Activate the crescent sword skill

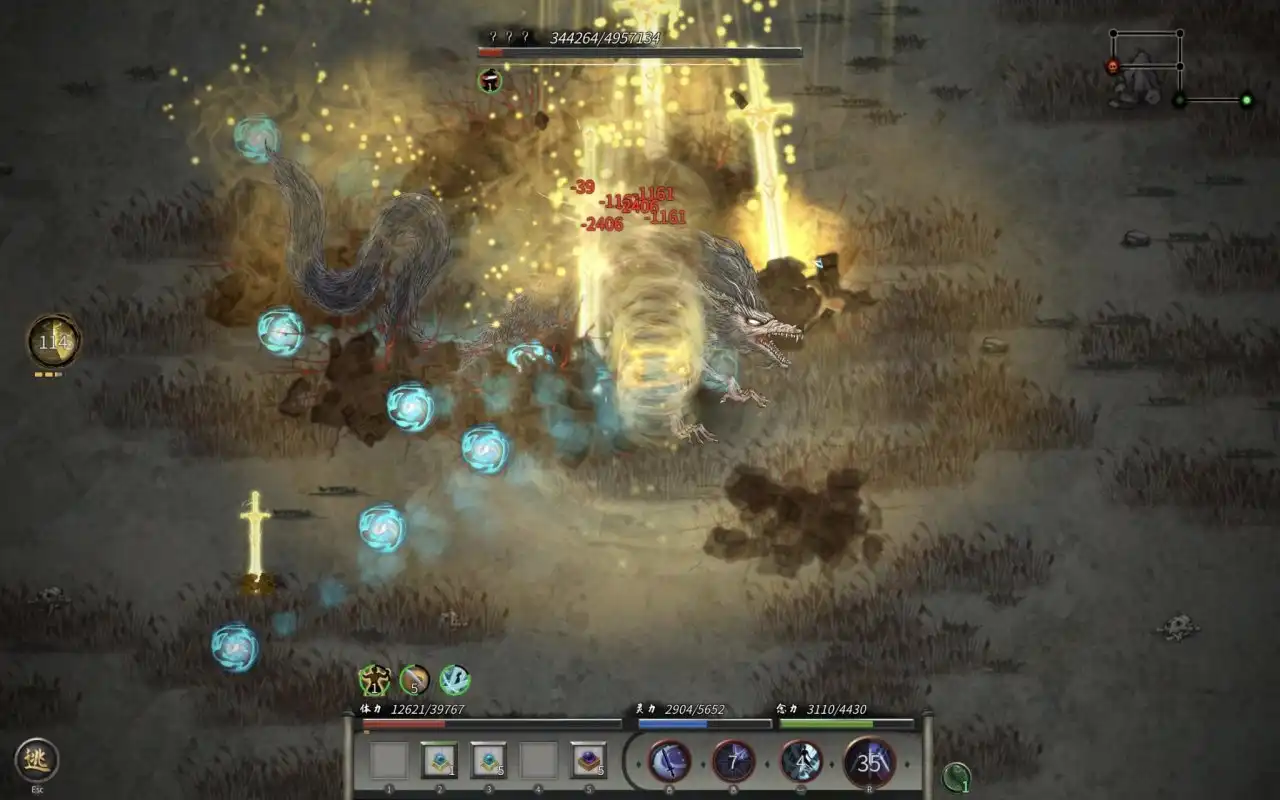(x=669, y=762)
